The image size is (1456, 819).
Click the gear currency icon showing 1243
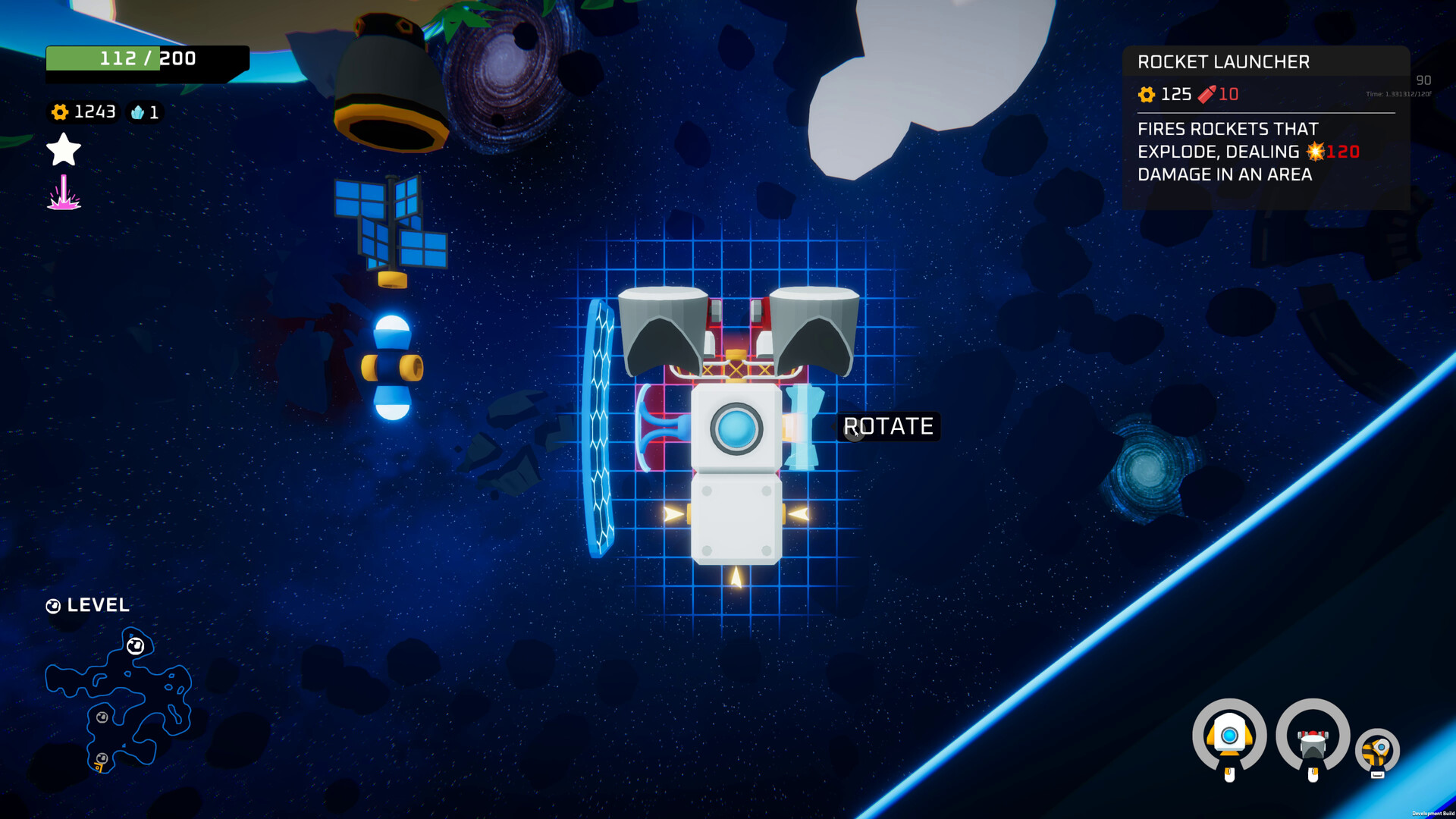pyautogui.click(x=59, y=112)
